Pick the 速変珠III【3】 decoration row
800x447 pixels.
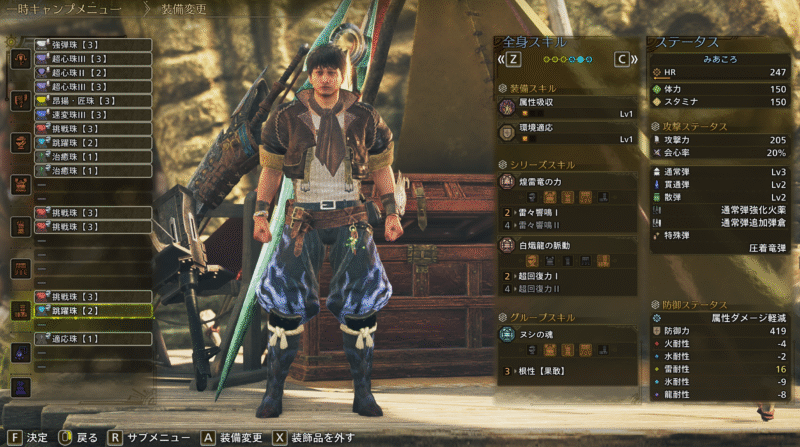pyautogui.click(x=92, y=115)
